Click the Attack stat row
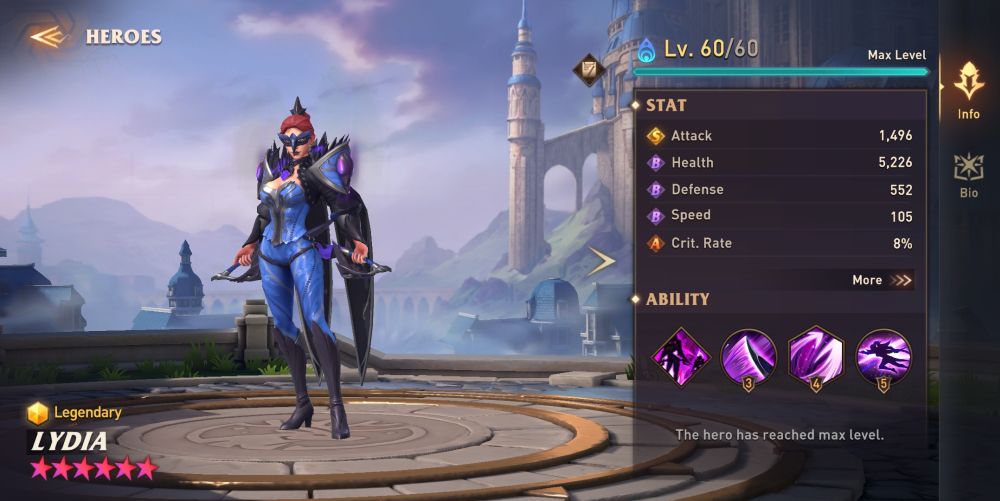 pyautogui.click(x=780, y=135)
